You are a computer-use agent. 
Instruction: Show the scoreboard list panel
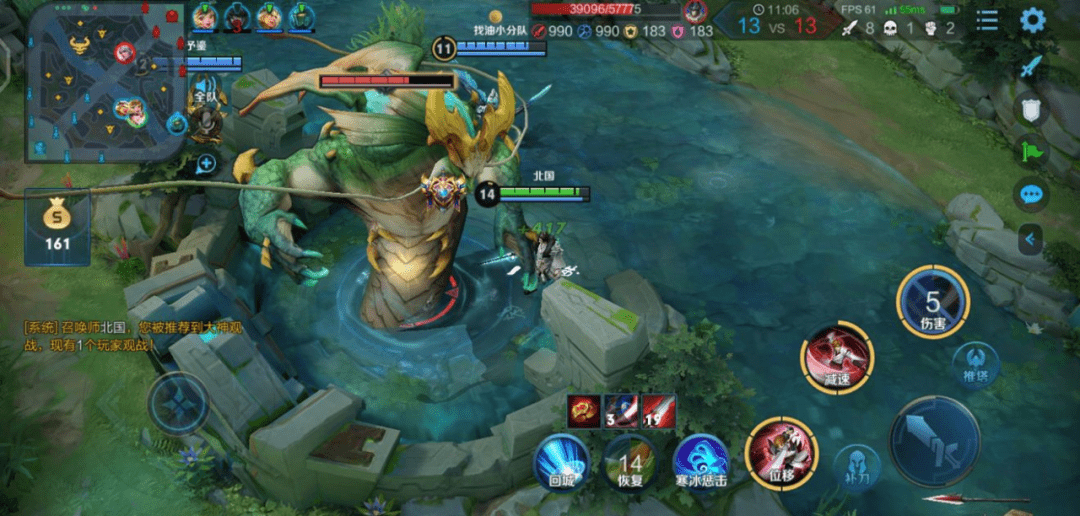point(987,20)
